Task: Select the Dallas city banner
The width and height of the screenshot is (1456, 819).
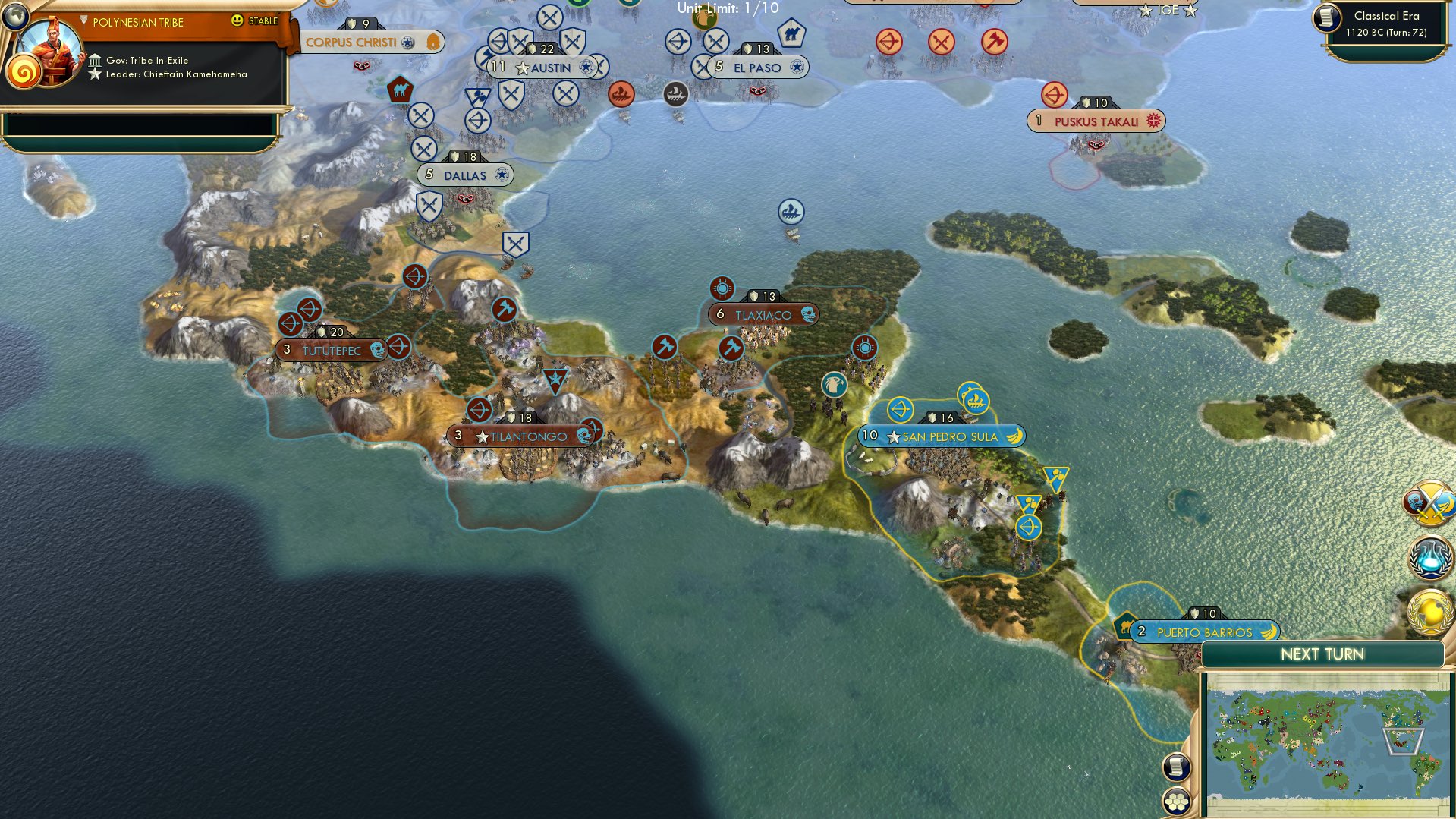Action: pyautogui.click(x=465, y=175)
